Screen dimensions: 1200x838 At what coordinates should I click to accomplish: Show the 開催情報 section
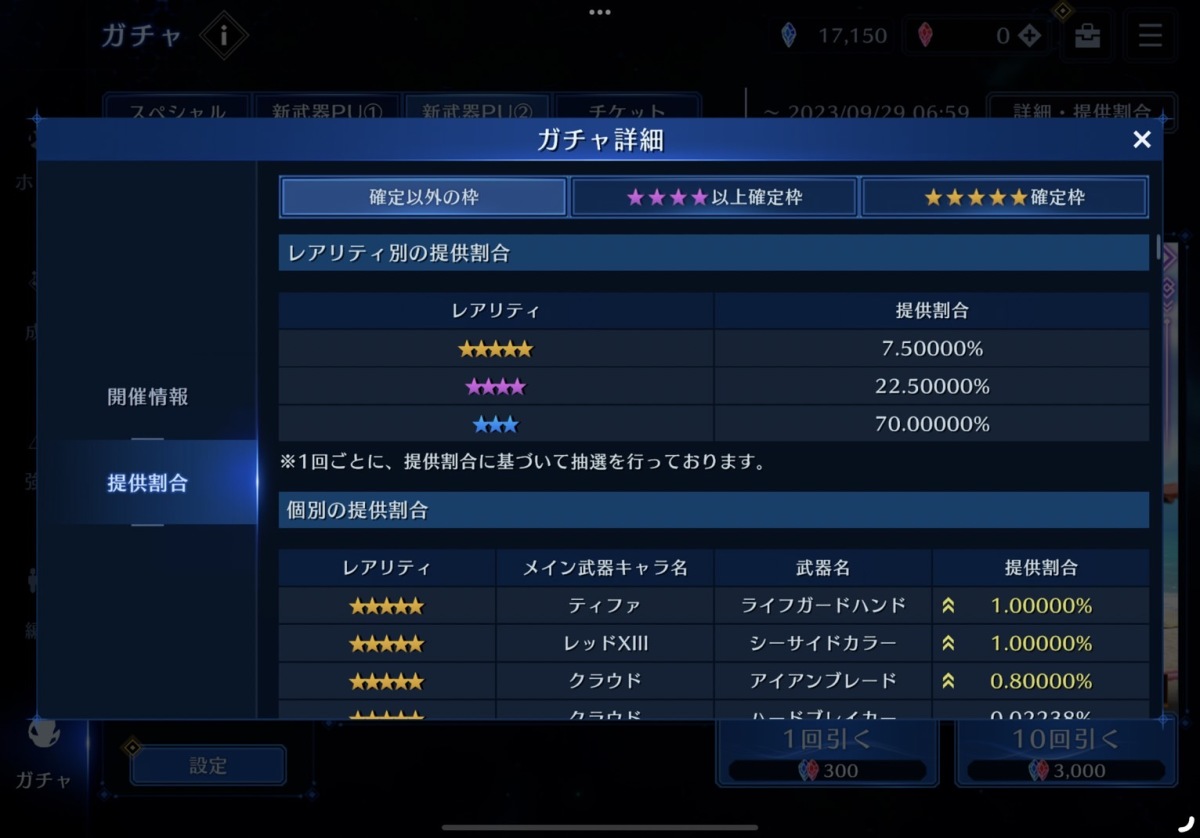[147, 397]
